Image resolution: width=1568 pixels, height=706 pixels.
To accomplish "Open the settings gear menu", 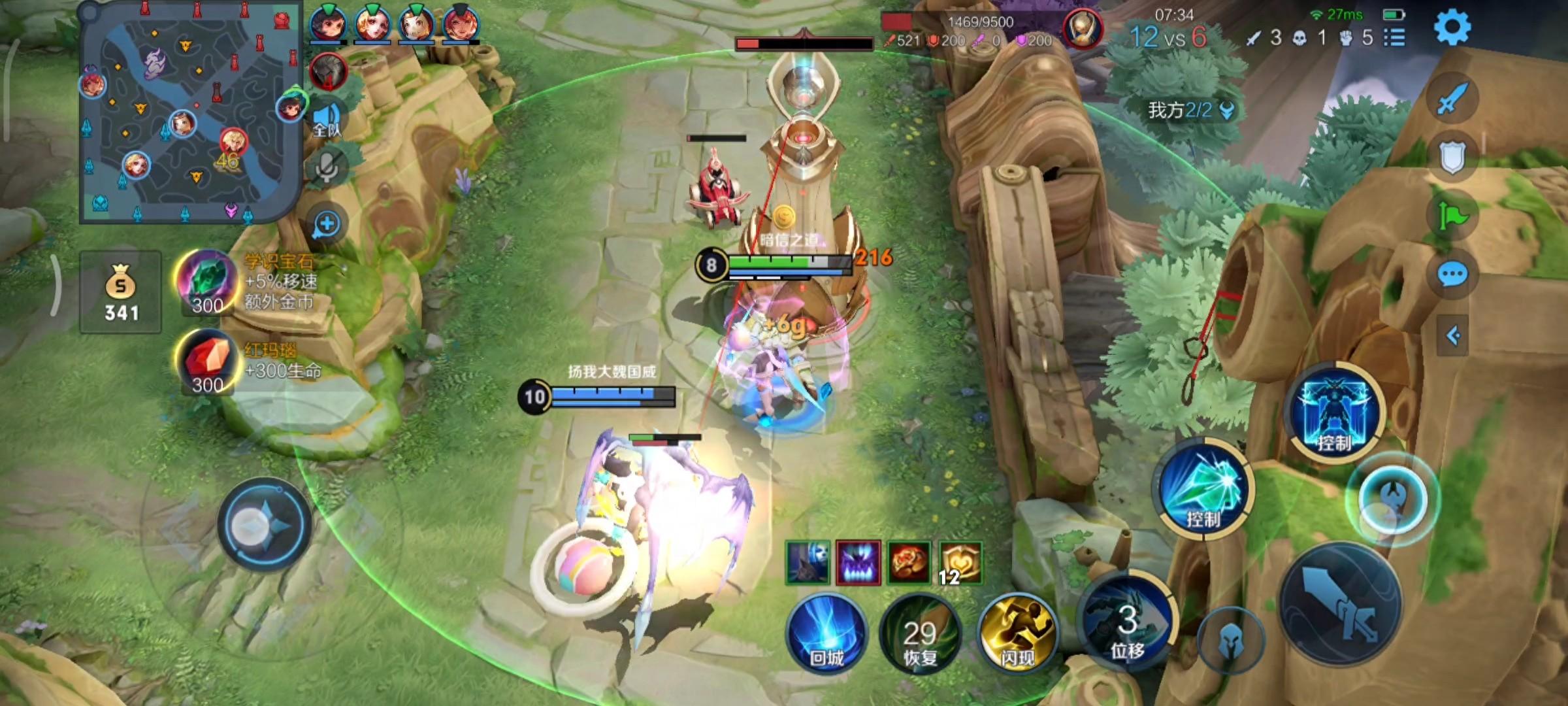I will [x=1452, y=27].
